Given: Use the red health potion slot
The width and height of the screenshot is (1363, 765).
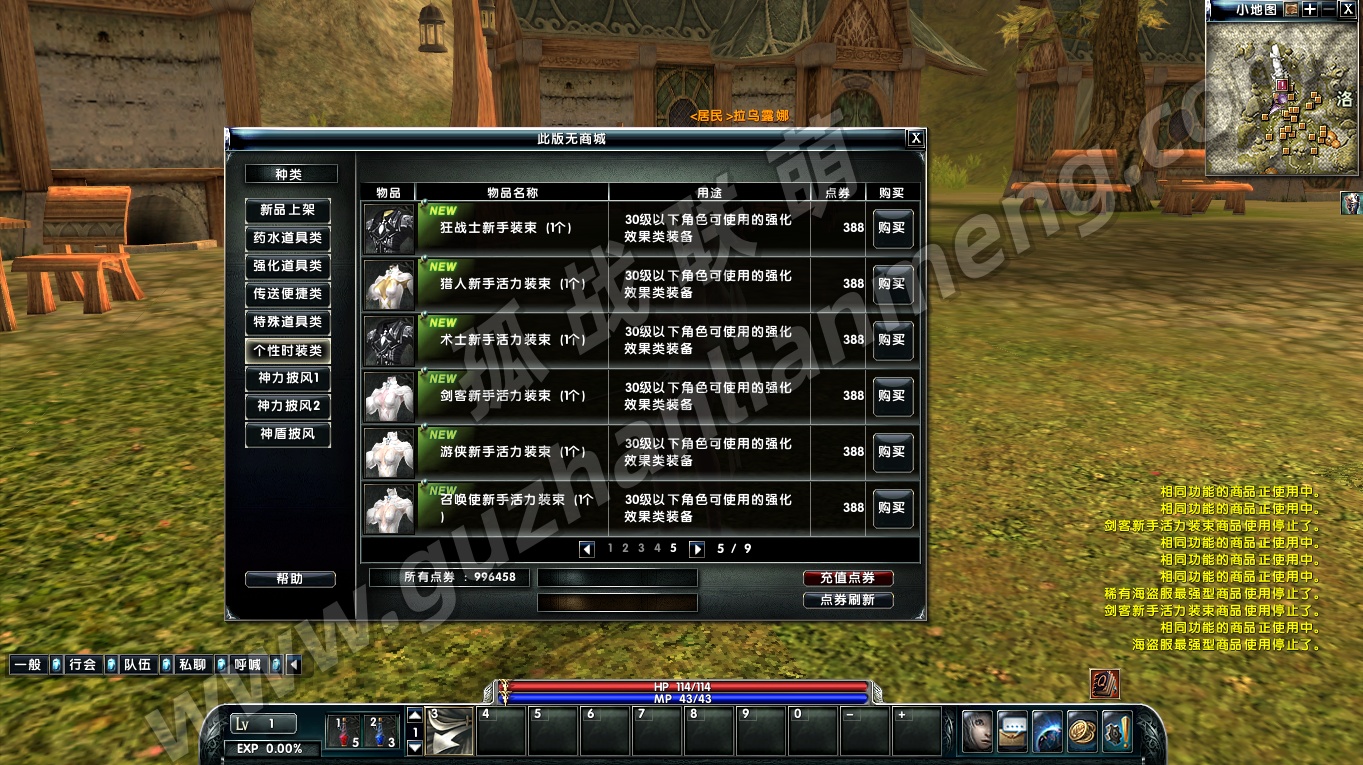Looking at the screenshot, I should click(x=342, y=732).
